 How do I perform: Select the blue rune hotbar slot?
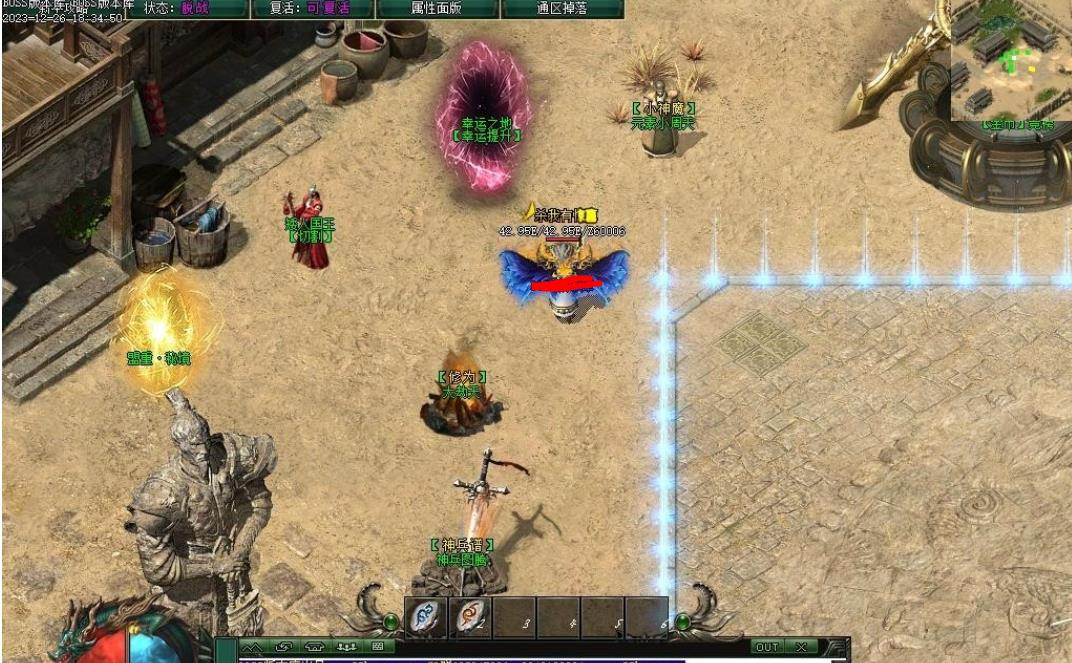pos(426,617)
